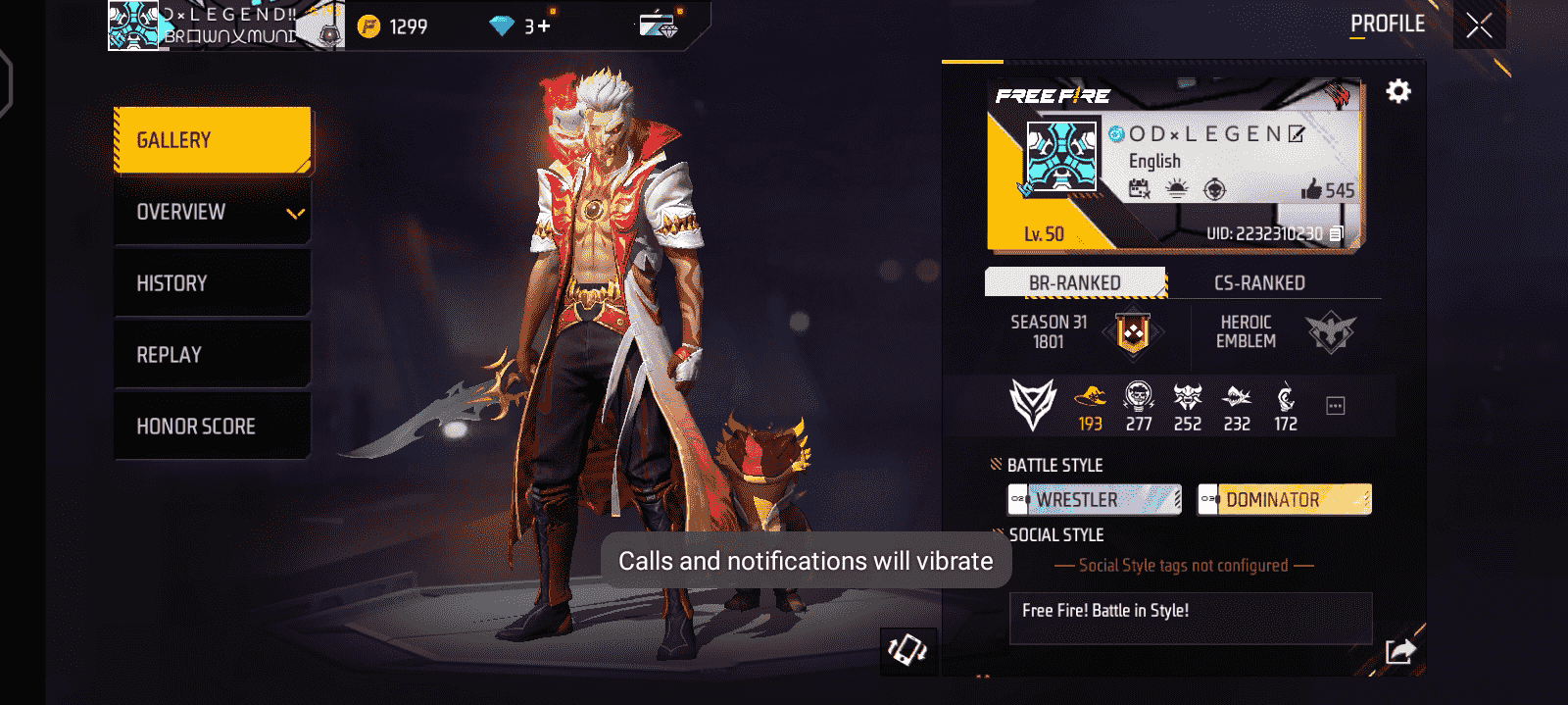
Task: Share the profile using the arrow icon
Action: click(x=1400, y=651)
